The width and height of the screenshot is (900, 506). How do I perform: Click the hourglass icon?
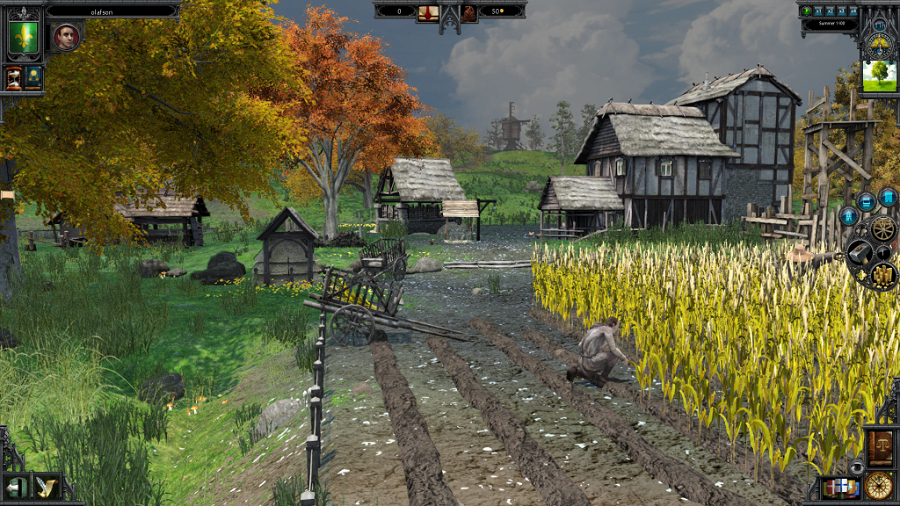[14, 78]
